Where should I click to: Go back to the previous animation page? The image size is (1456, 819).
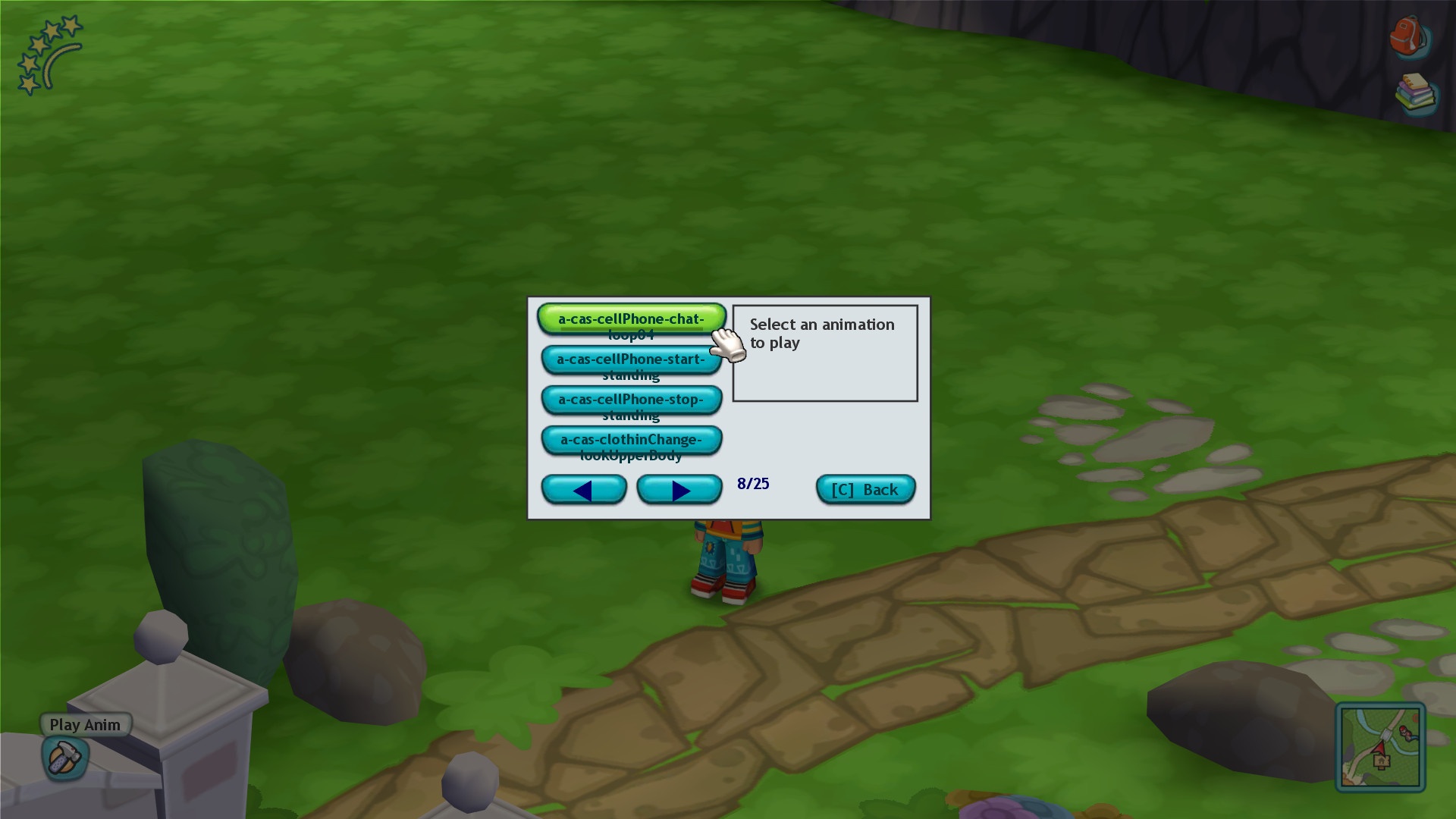coord(584,489)
